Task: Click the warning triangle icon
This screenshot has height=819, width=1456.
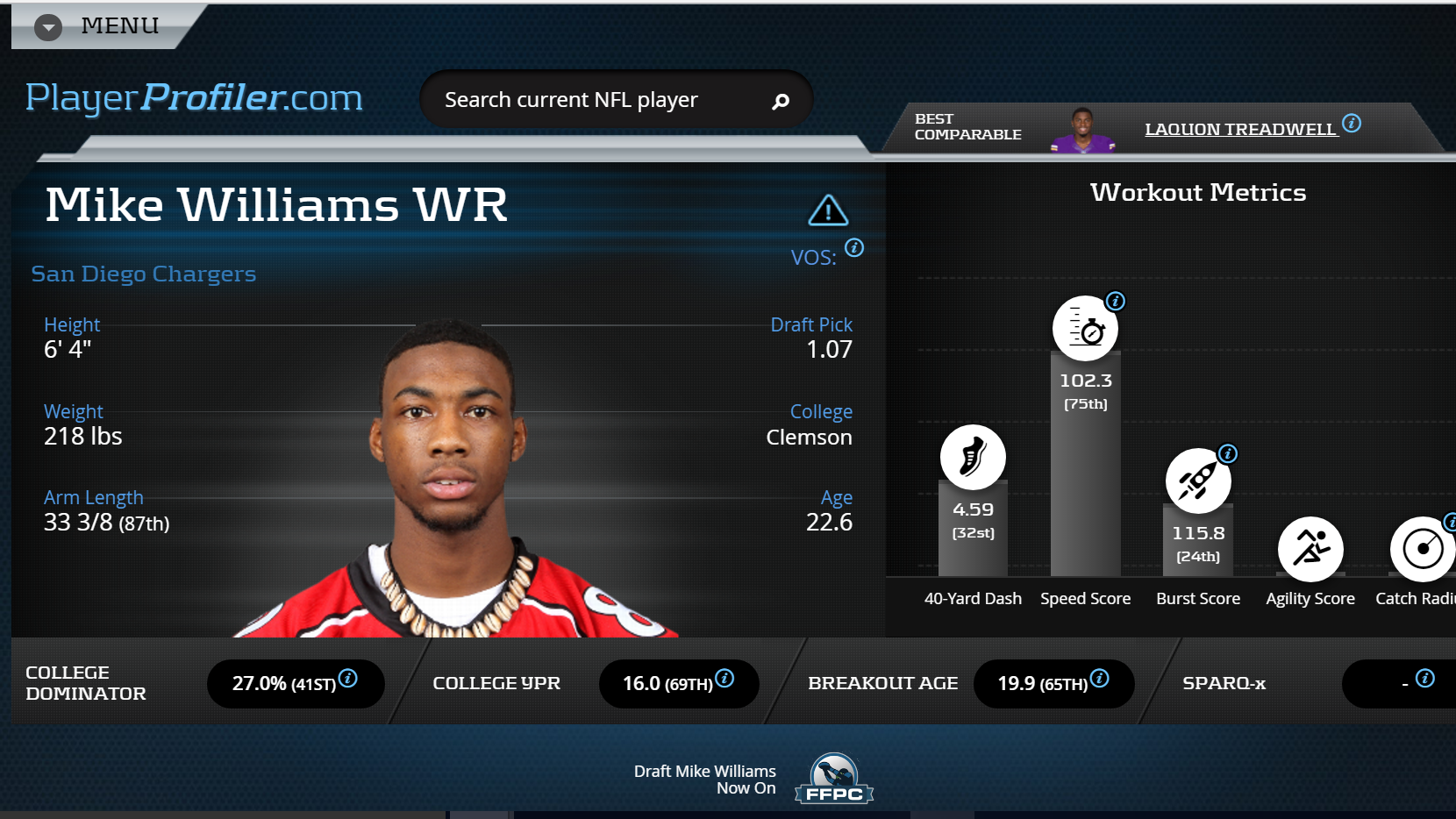Action: tap(827, 210)
